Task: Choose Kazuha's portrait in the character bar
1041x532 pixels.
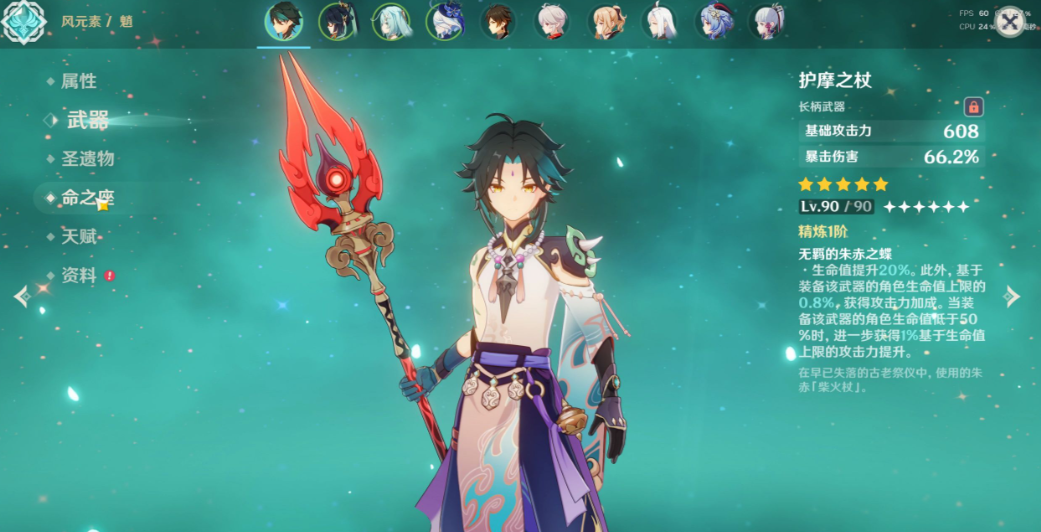Action: 552,22
